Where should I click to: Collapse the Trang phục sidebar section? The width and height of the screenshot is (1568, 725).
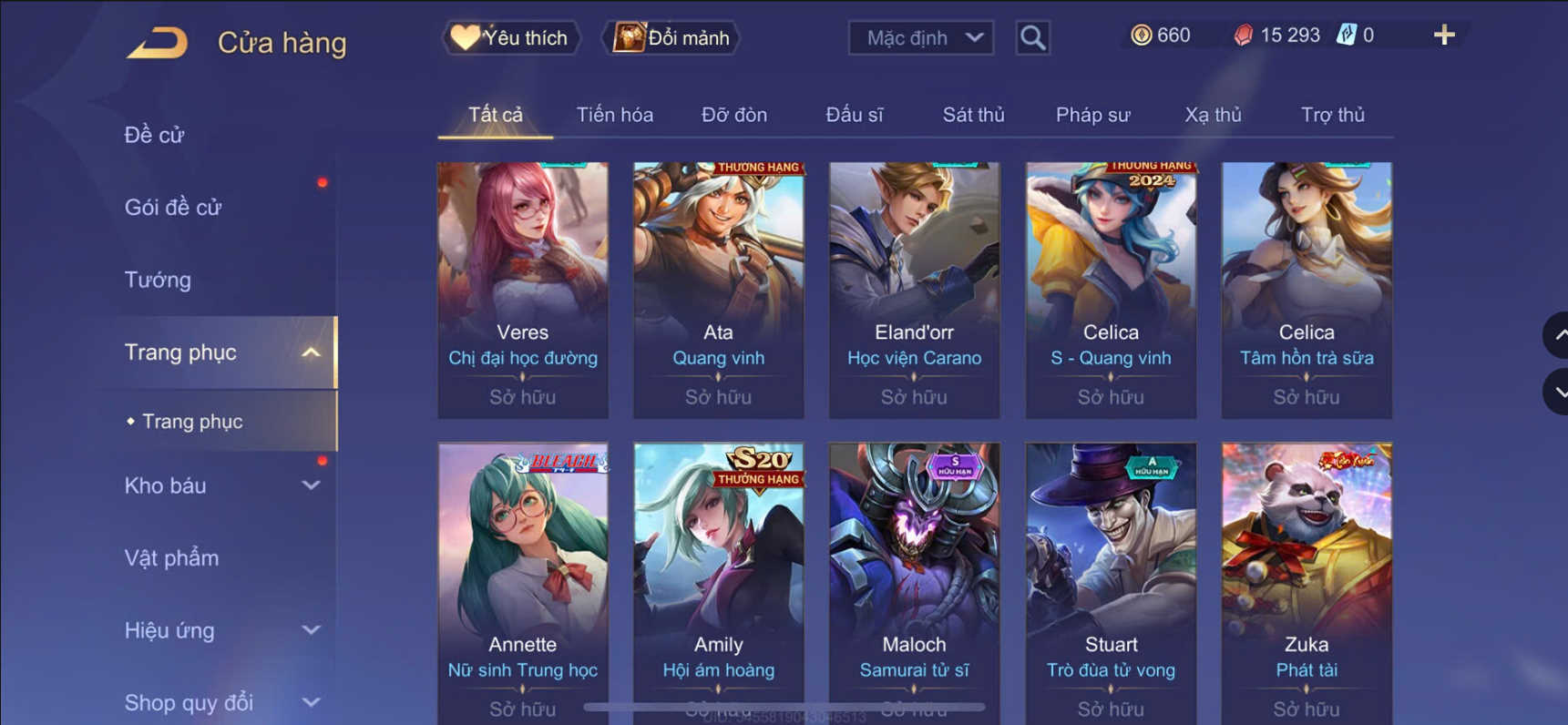[313, 352]
